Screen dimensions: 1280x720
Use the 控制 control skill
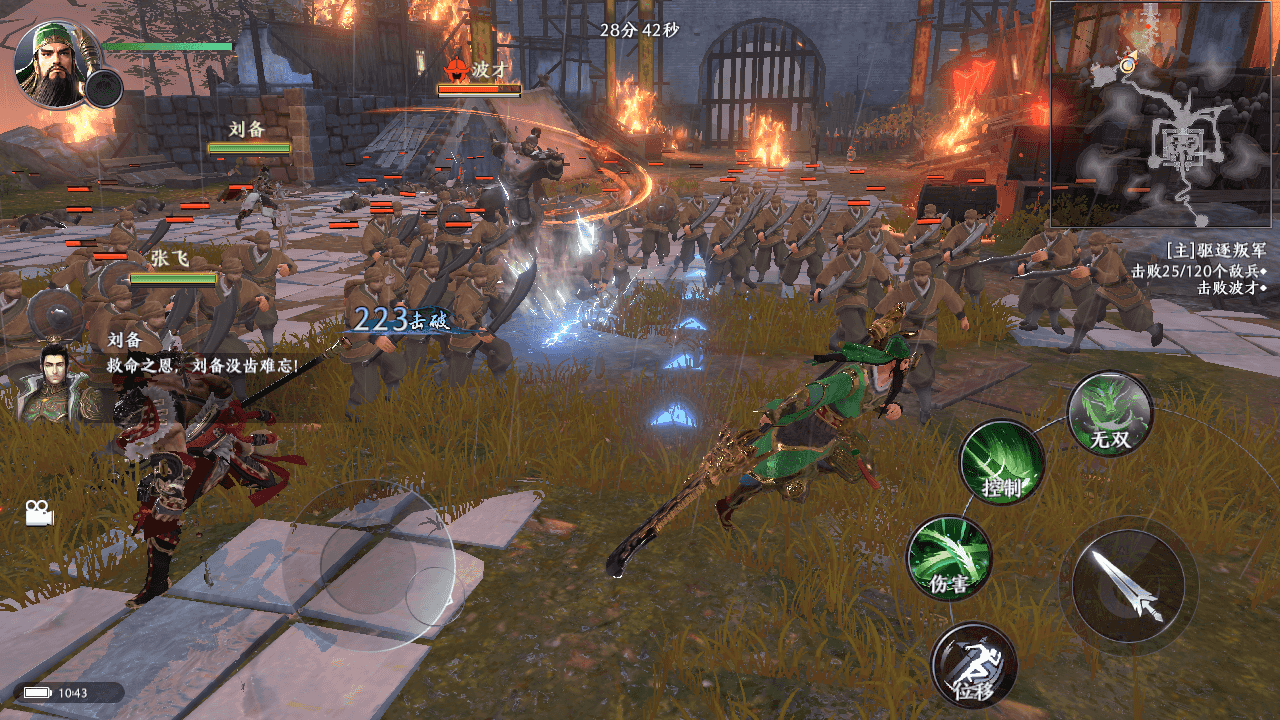pyautogui.click(x=1002, y=462)
